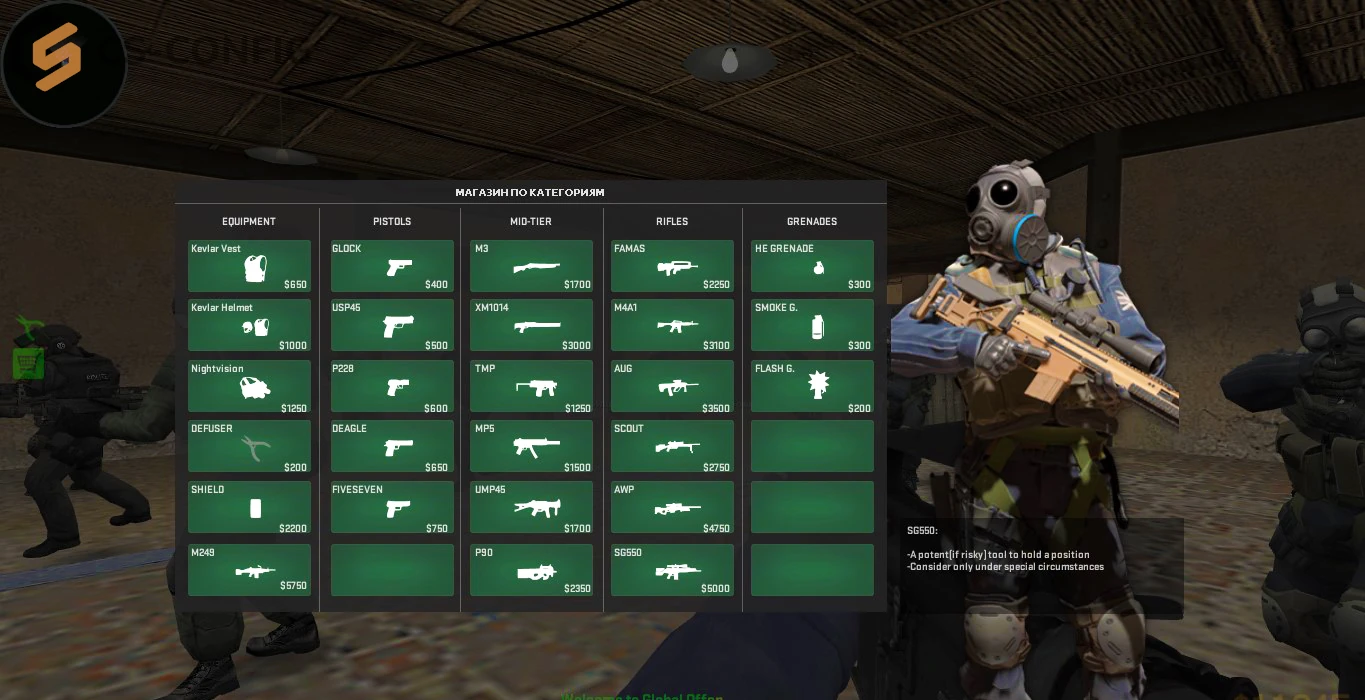
Task: Buy the Defuser kit
Action: coord(249,447)
